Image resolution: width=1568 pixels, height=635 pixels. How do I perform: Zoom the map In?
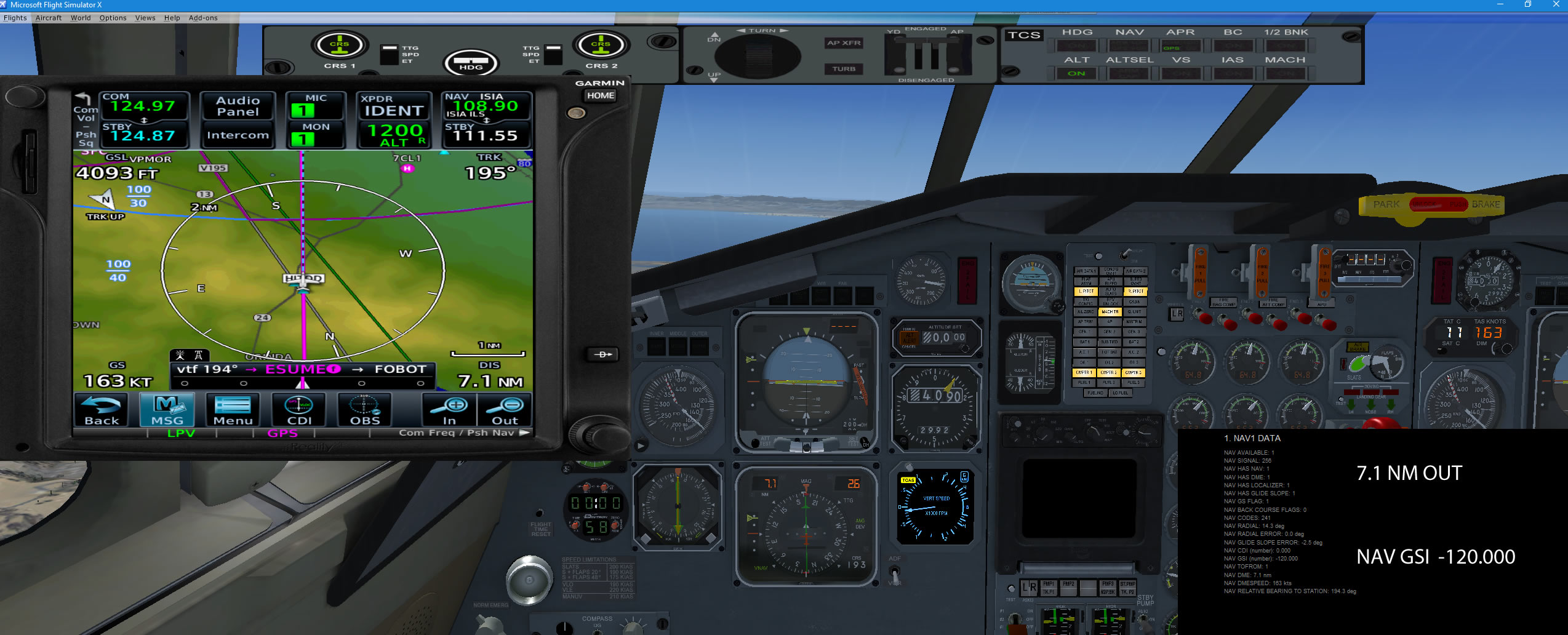pos(450,410)
